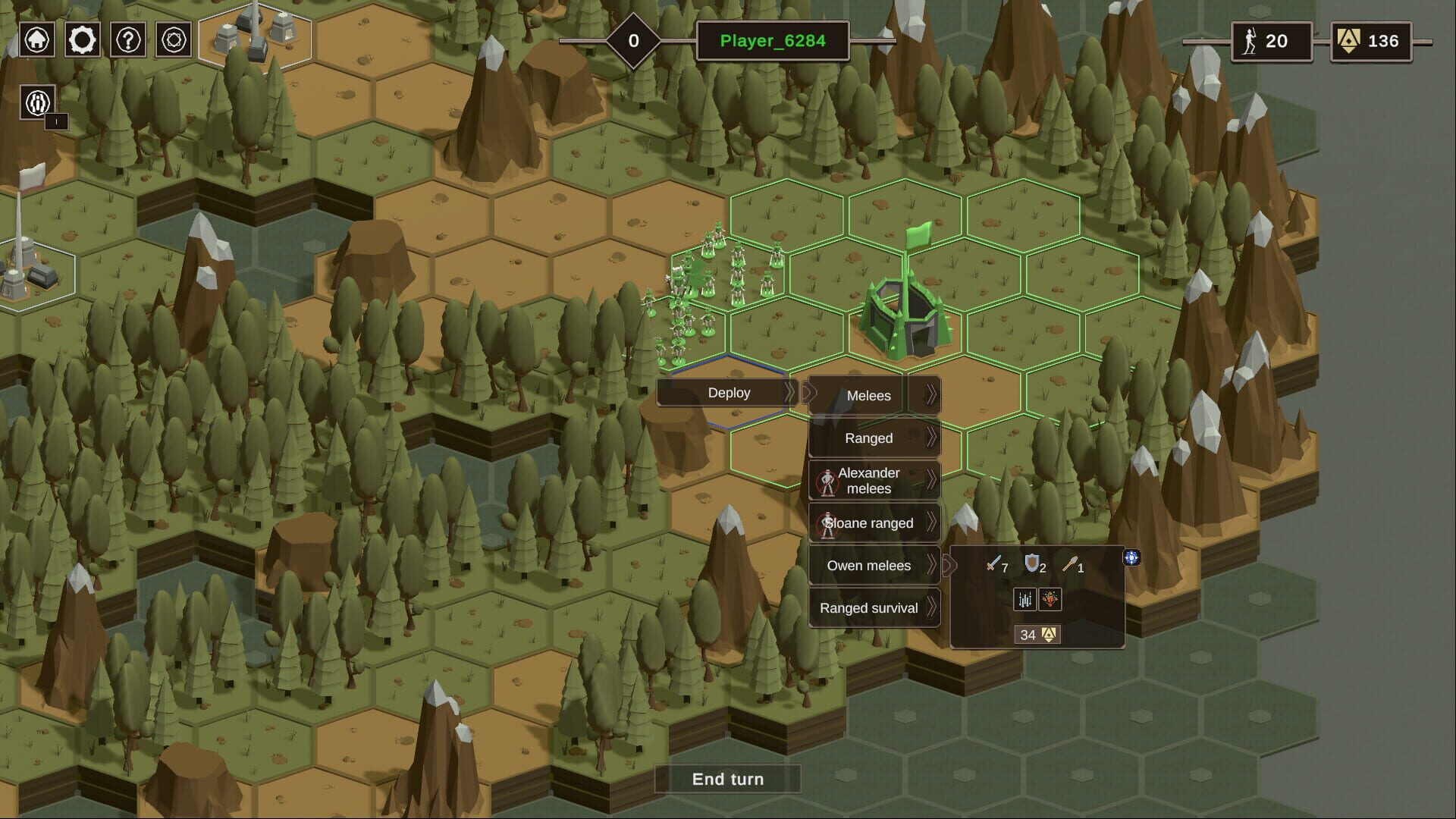Expand the Ranged submenu chevron
The height and width of the screenshot is (819, 1456).
930,438
